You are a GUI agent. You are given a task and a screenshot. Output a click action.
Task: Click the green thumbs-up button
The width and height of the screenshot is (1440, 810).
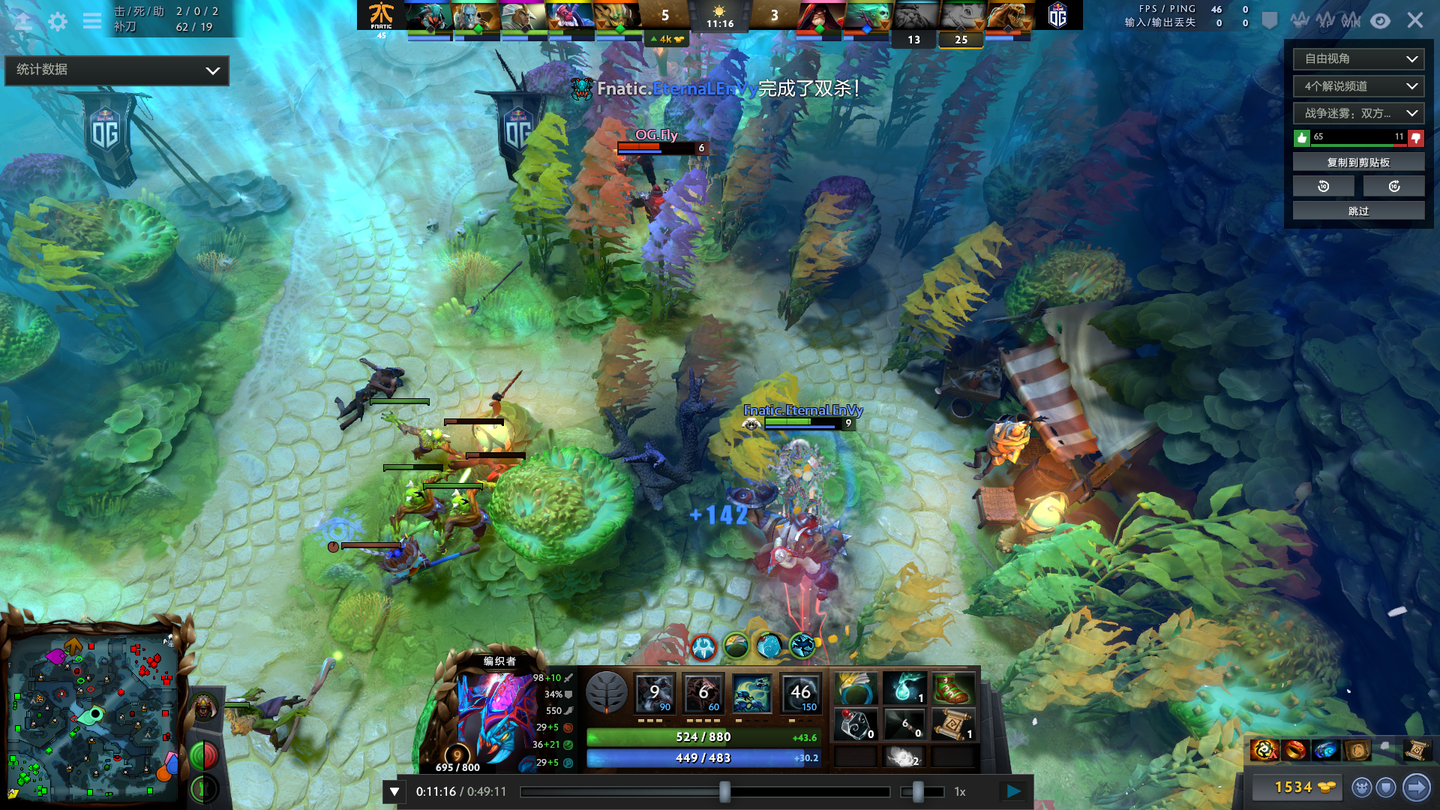coord(1302,138)
